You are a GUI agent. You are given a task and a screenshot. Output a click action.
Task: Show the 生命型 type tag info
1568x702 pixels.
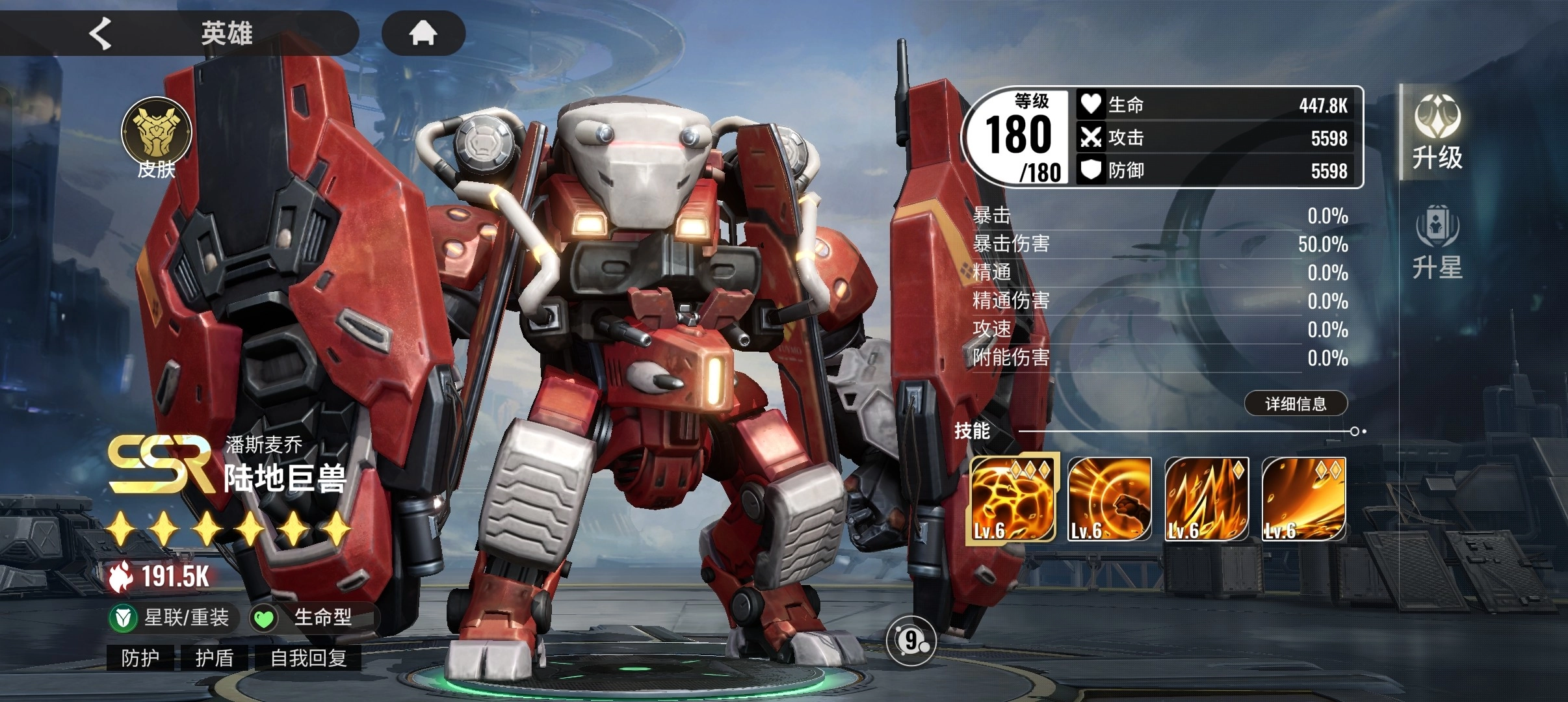(x=311, y=617)
